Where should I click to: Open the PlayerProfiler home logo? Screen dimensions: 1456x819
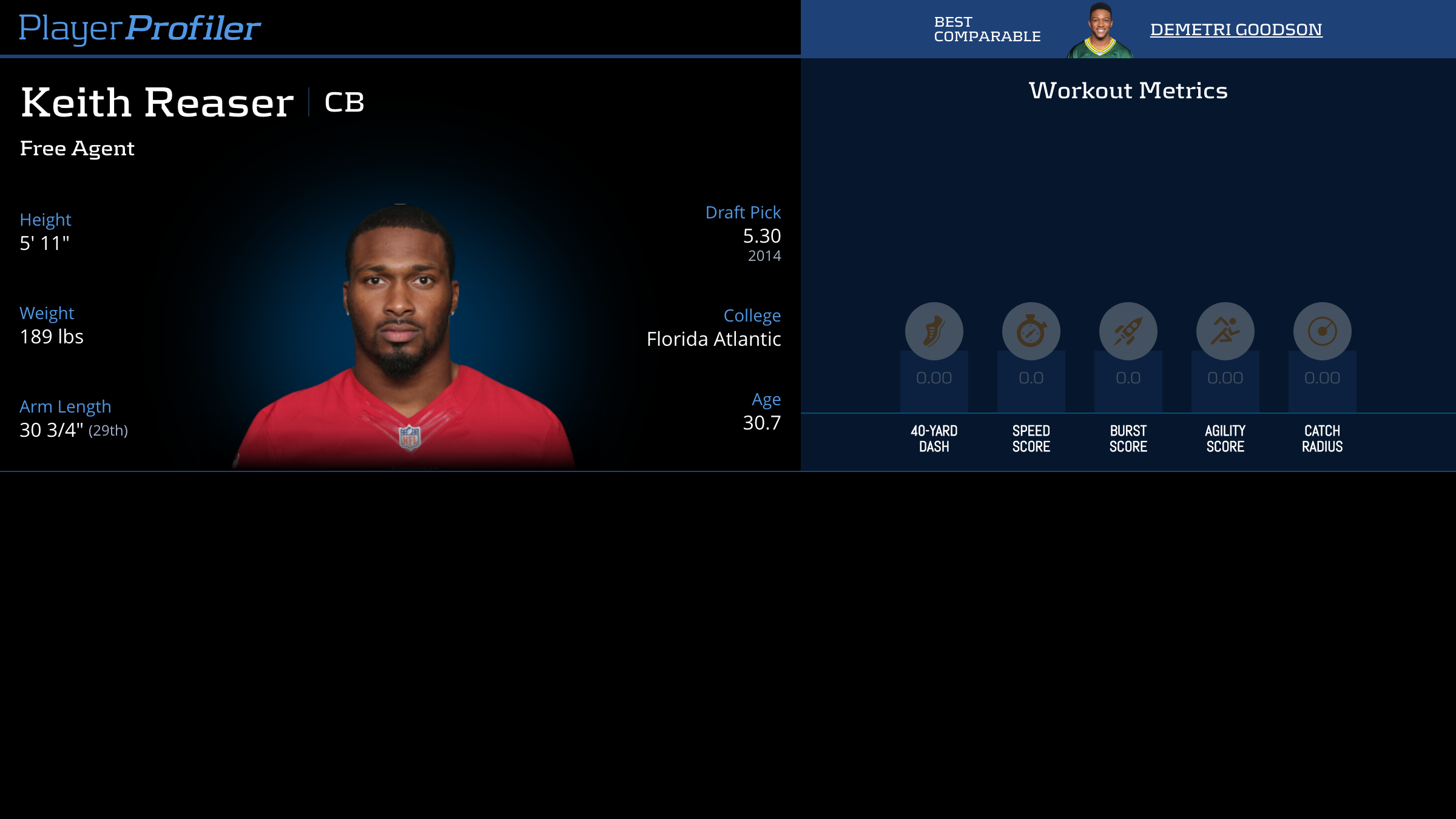pos(140,28)
